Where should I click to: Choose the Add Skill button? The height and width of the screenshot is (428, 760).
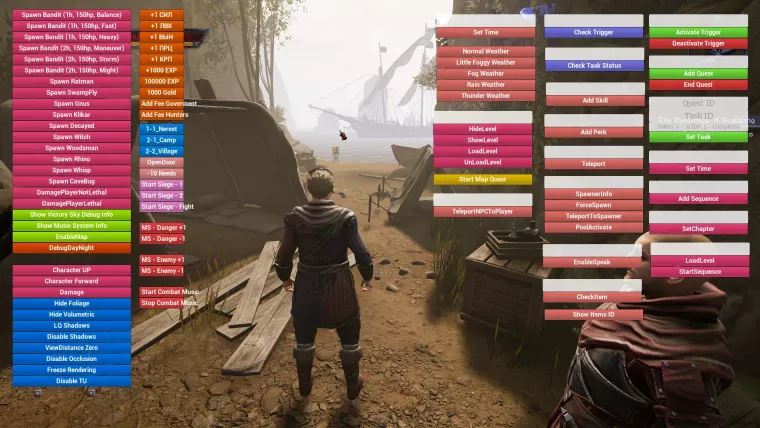[x=594, y=100]
